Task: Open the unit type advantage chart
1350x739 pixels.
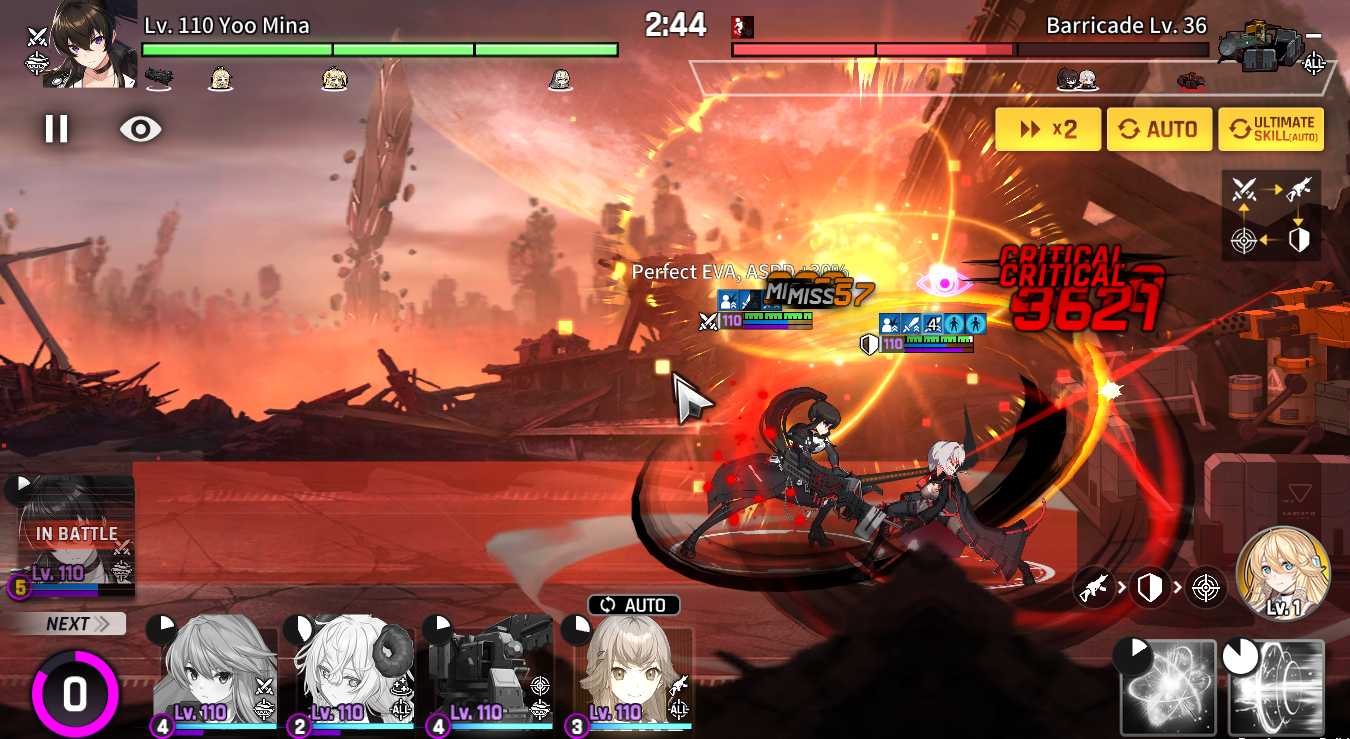Action: [x=1271, y=214]
